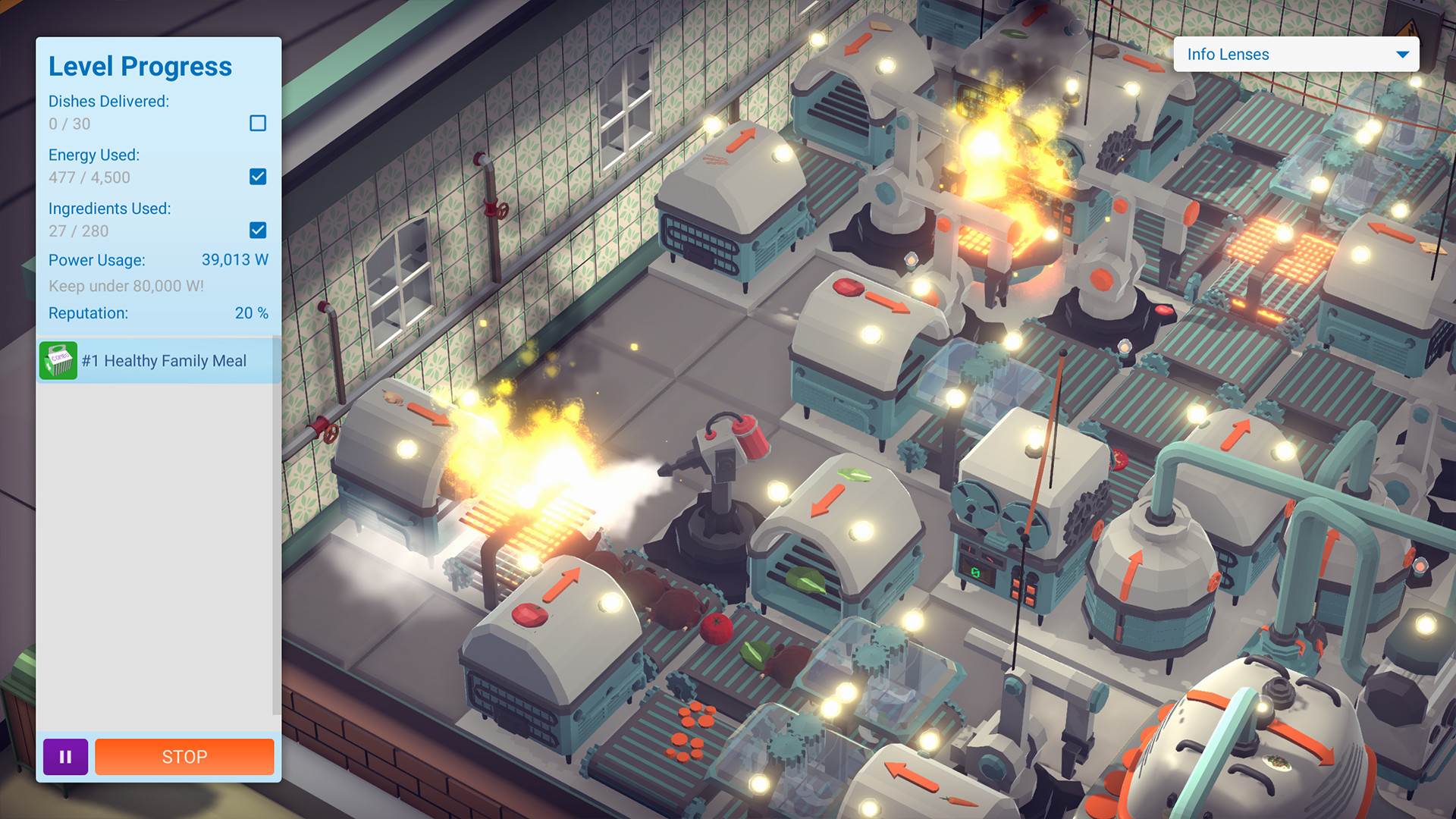Pause the simulation with the purple pause button
The width and height of the screenshot is (1456, 819).
65,756
